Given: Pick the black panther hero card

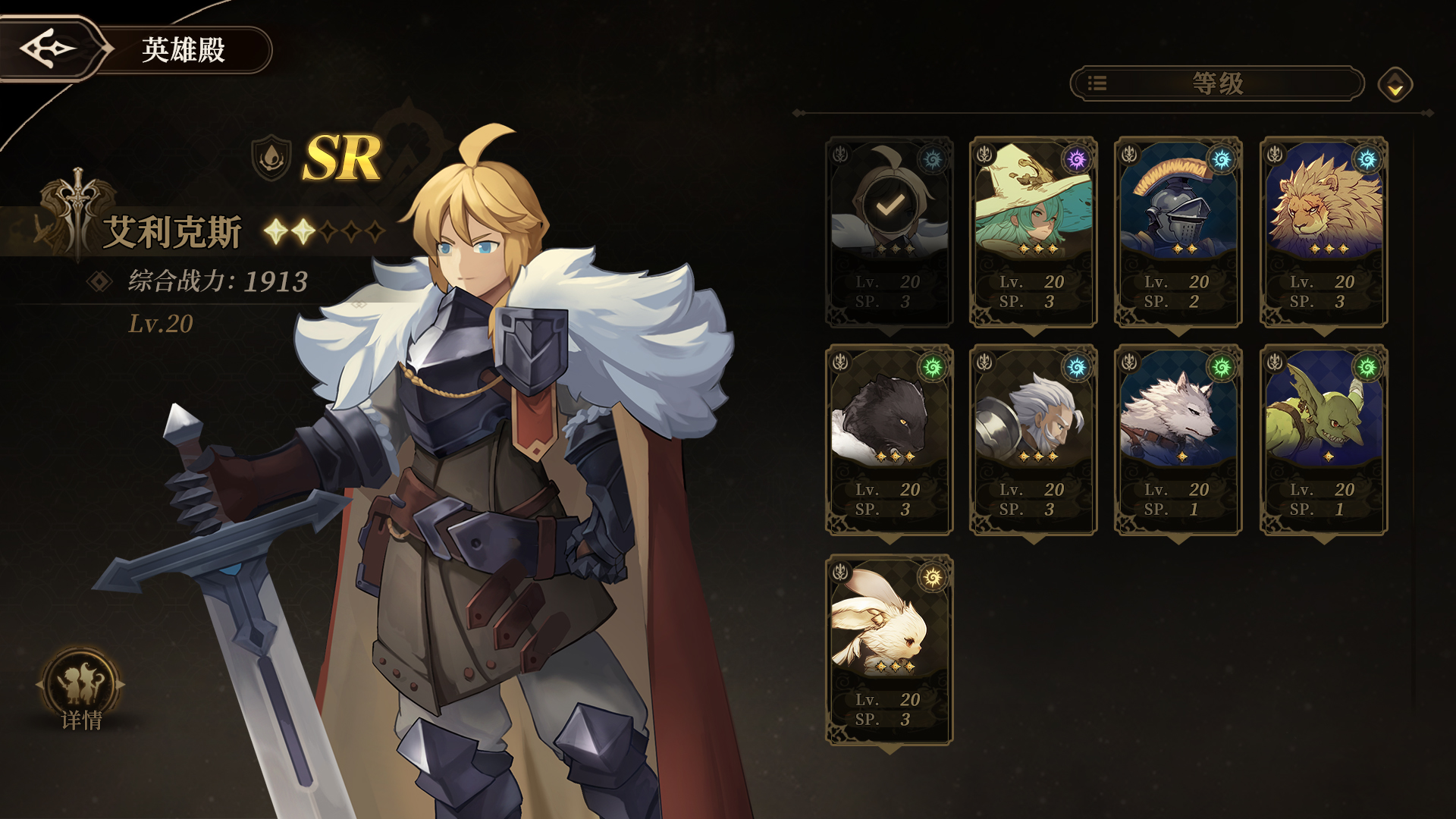Looking at the screenshot, I should pyautogui.click(x=889, y=440).
